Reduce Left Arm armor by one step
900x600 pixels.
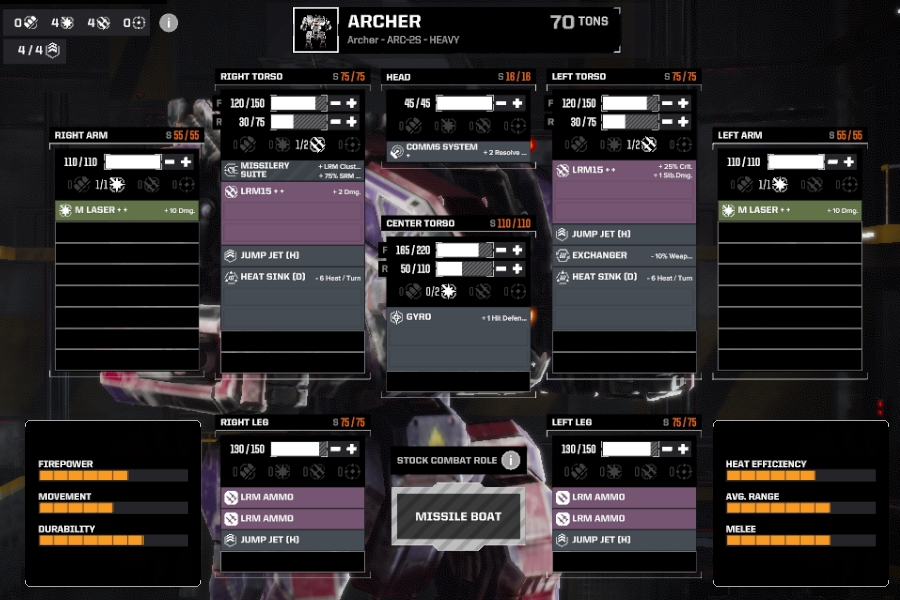833,162
